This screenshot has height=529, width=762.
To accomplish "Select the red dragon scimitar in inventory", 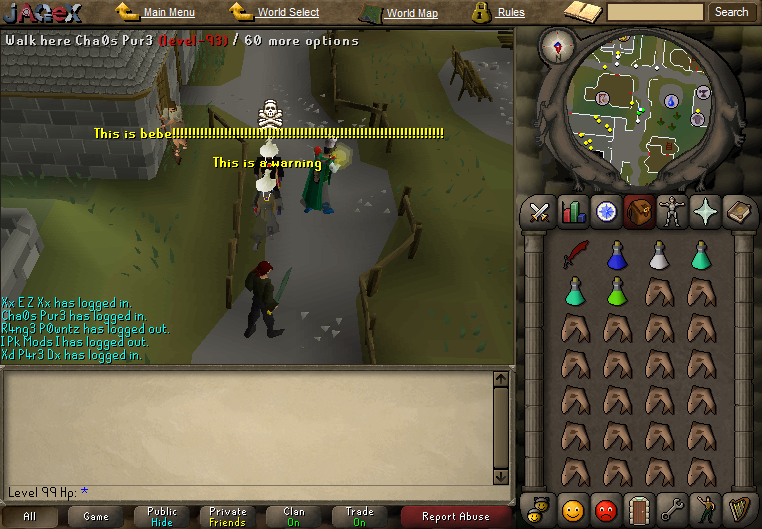I will tap(573, 256).
